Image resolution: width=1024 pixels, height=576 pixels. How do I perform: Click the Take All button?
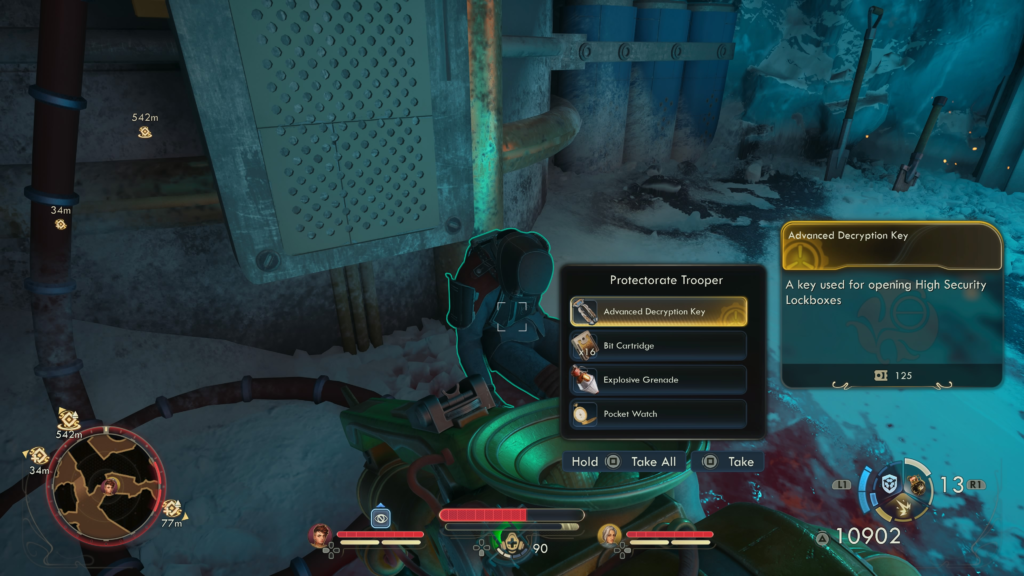point(643,462)
